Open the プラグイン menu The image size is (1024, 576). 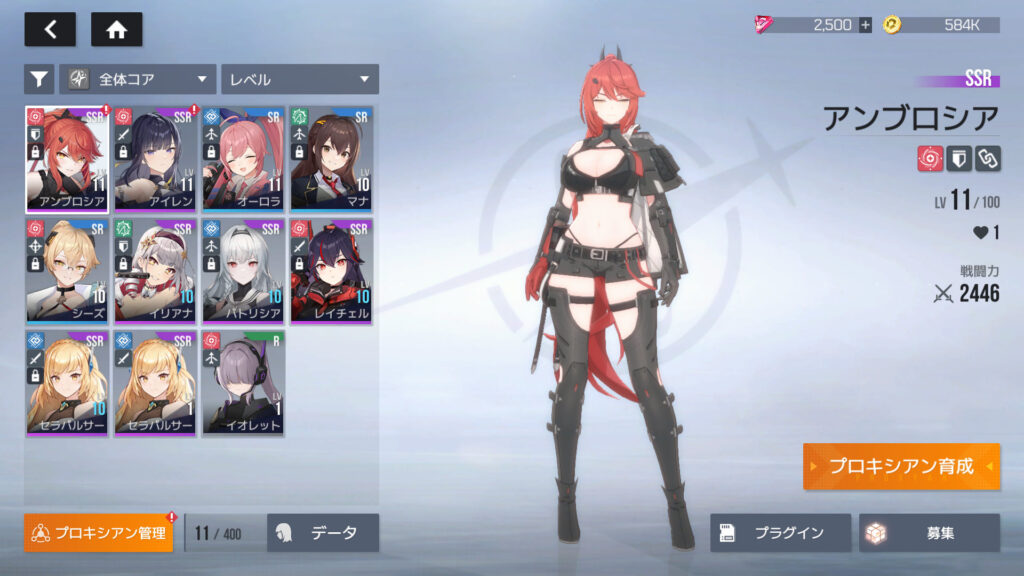click(x=780, y=533)
